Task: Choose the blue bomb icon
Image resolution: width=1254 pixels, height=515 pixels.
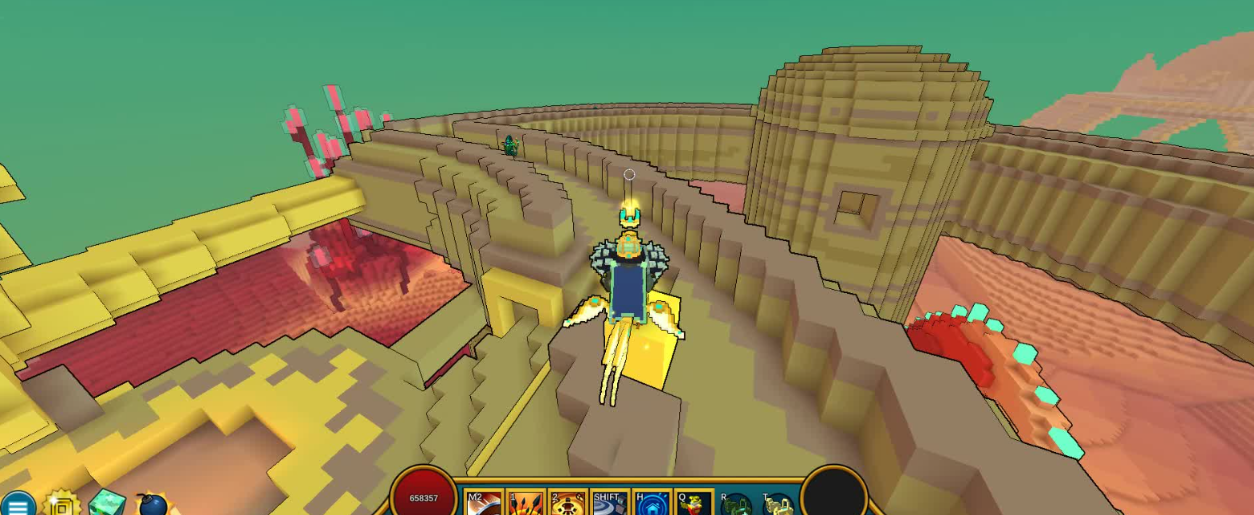Action: coord(152,504)
